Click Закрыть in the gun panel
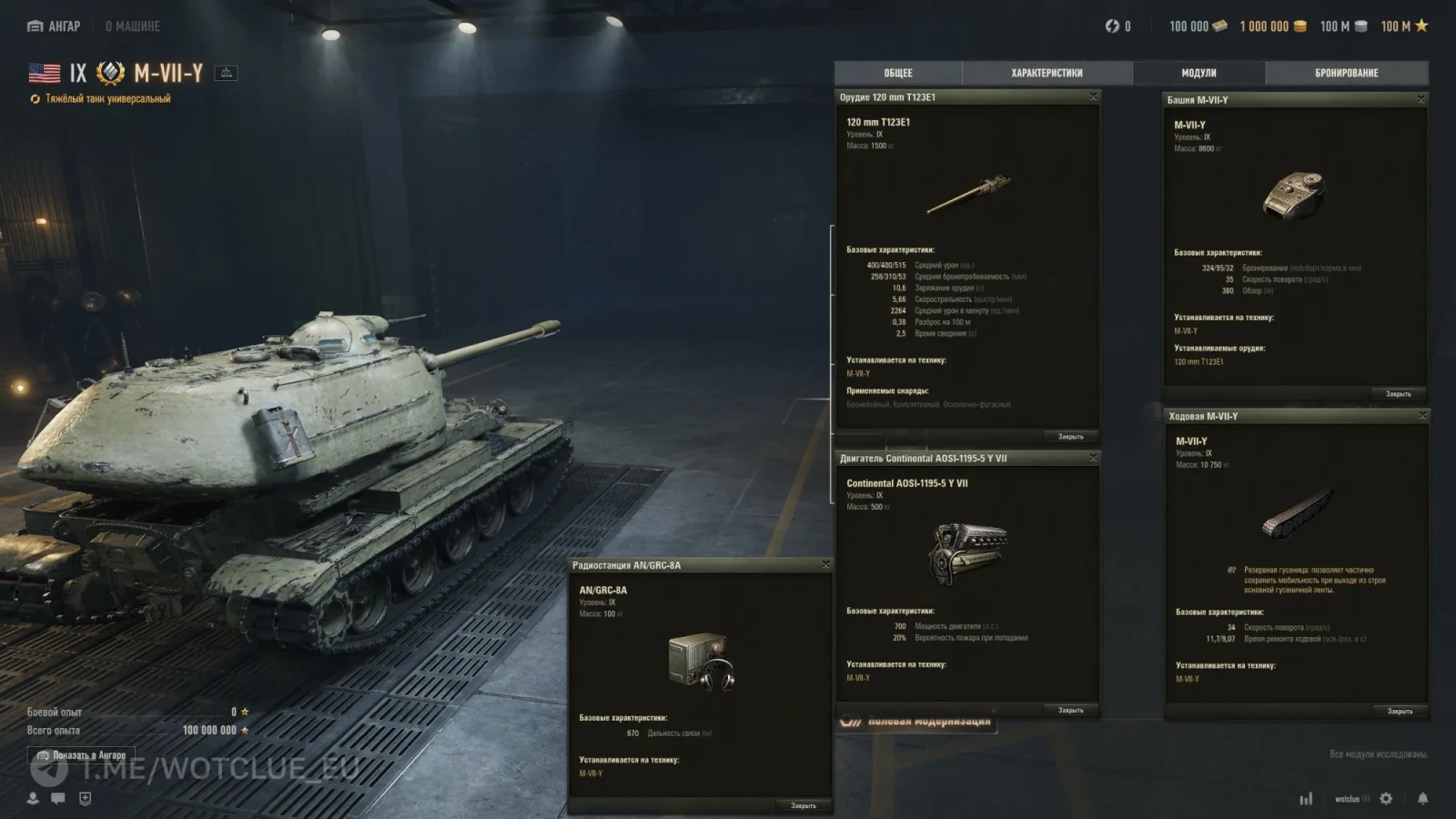The height and width of the screenshot is (819, 1456). coord(1070,437)
